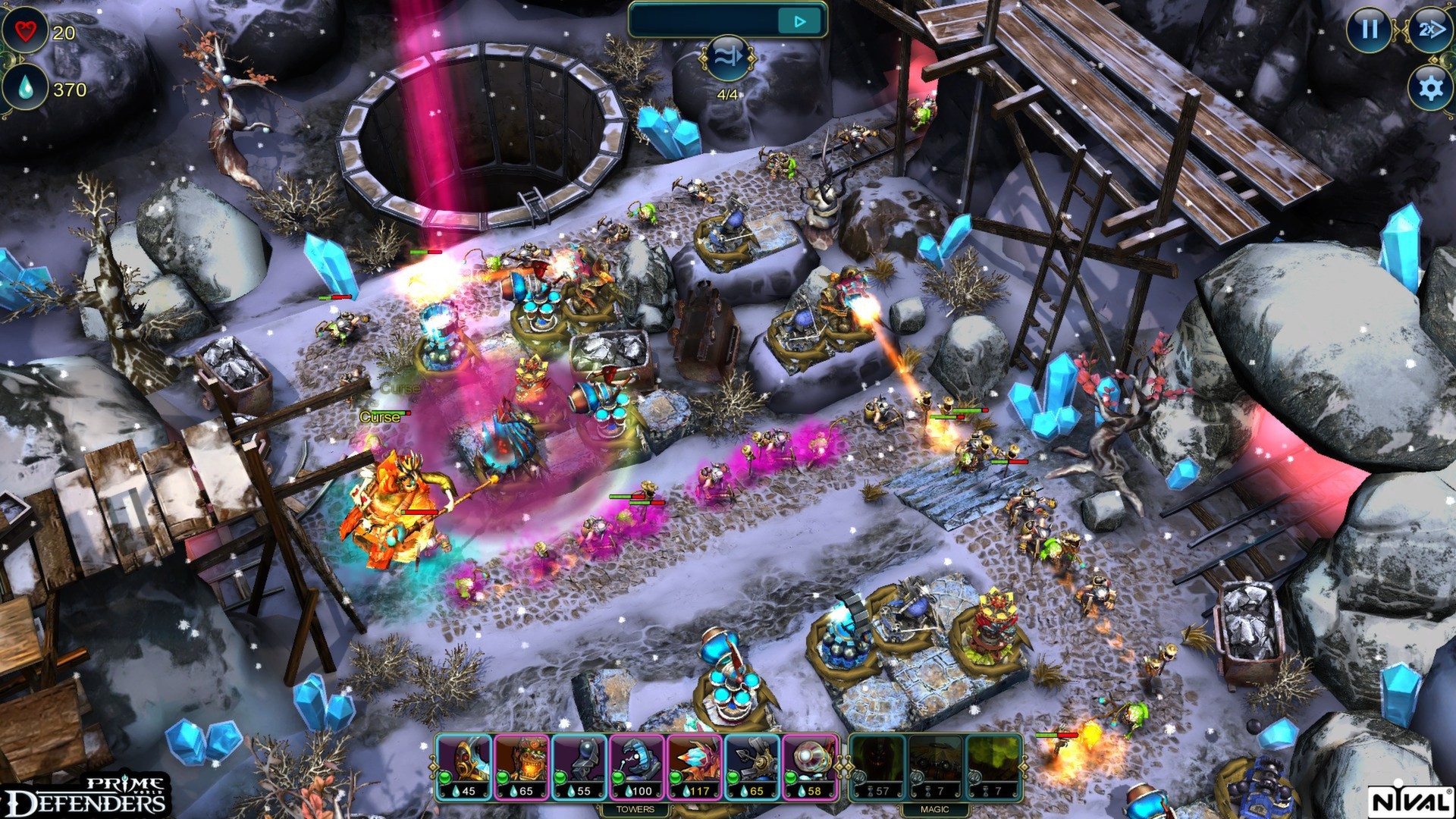Switch to the TOWERS tab
This screenshot has width=1456, height=819.
(x=635, y=809)
